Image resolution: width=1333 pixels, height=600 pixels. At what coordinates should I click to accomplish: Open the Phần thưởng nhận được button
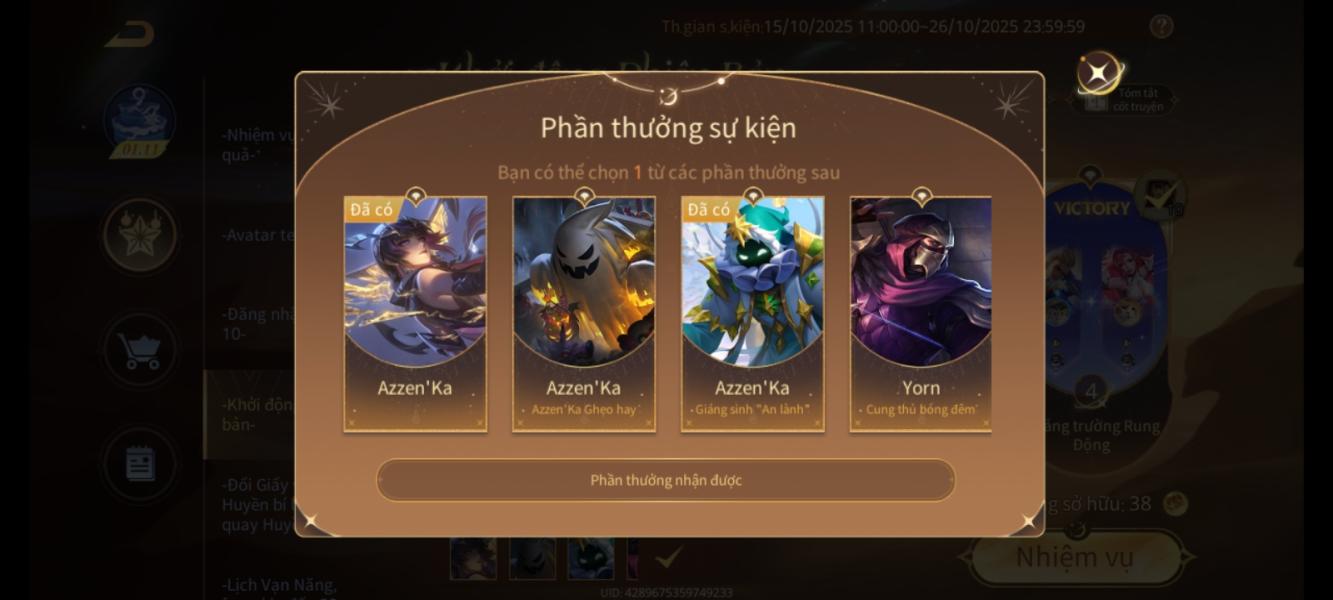click(x=665, y=480)
